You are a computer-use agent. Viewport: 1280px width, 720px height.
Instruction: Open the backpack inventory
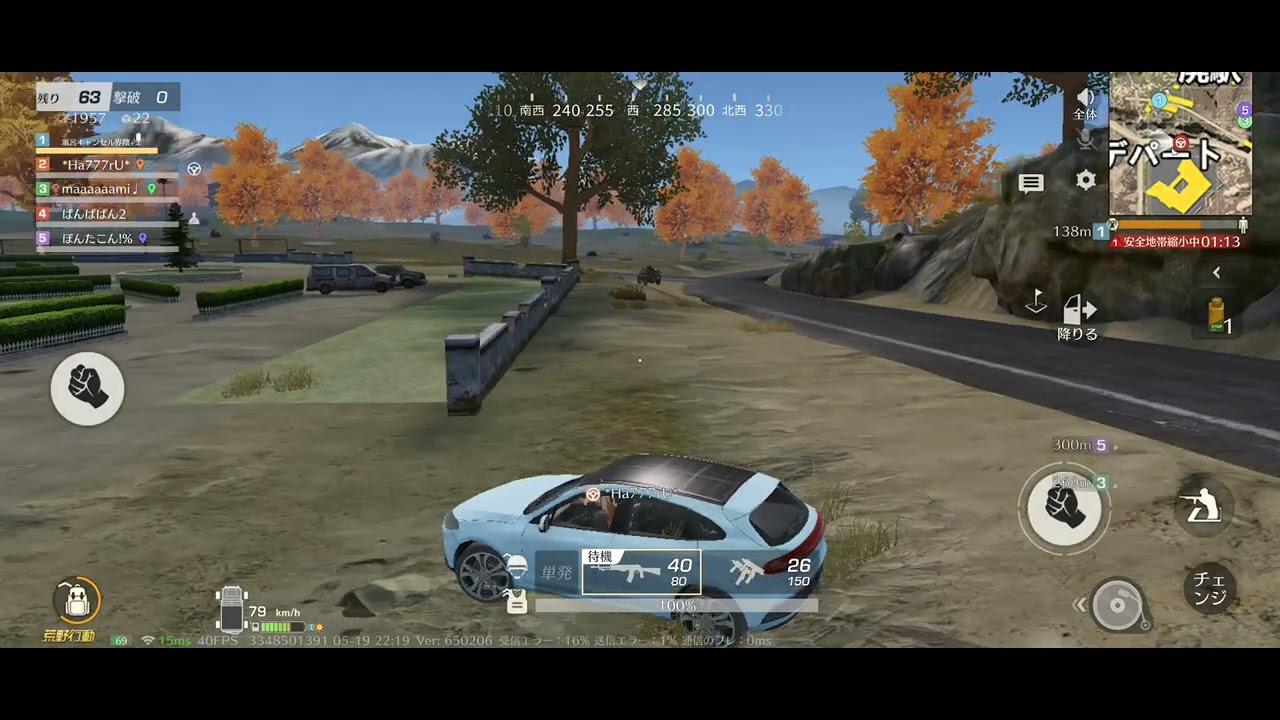click(x=77, y=600)
